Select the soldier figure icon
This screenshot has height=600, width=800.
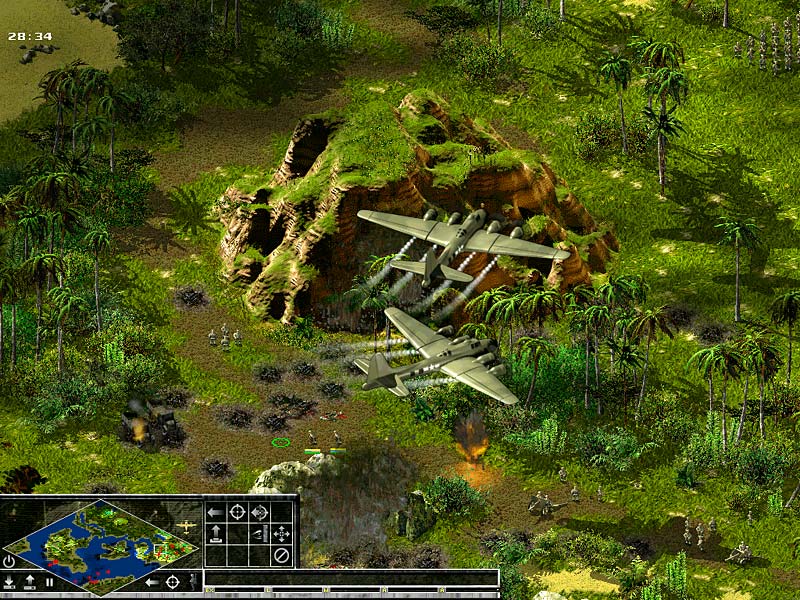coord(192,581)
